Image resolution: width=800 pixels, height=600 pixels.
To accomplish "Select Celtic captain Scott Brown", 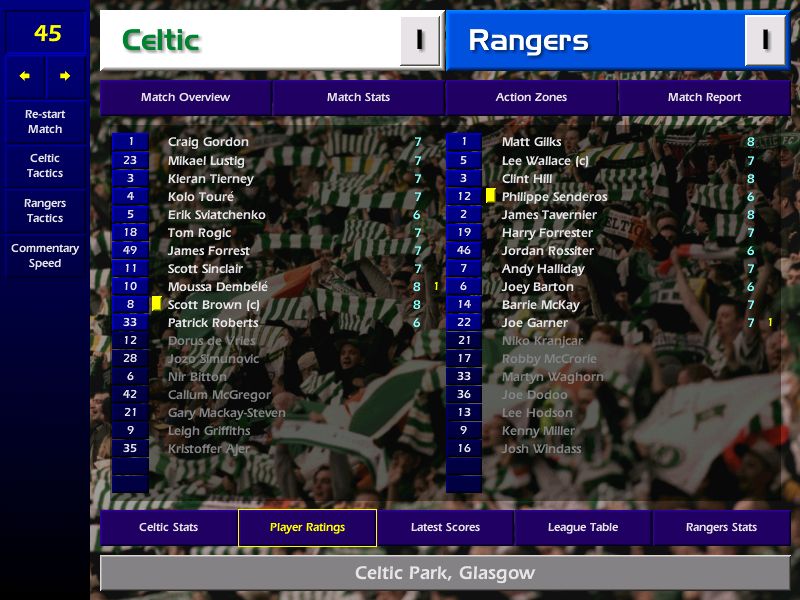I will pyautogui.click(x=213, y=305).
